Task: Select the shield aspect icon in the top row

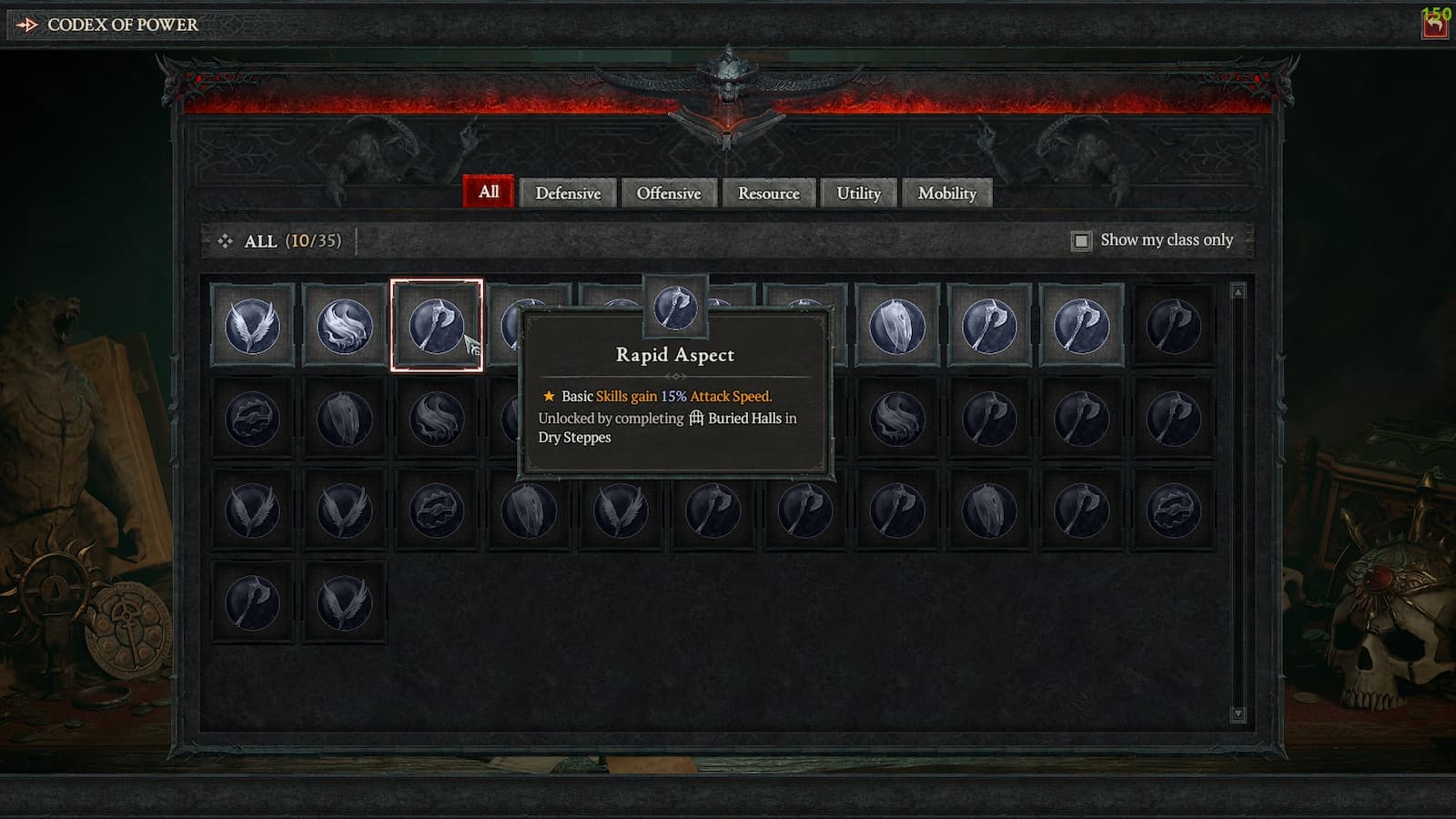Action: 897,326
